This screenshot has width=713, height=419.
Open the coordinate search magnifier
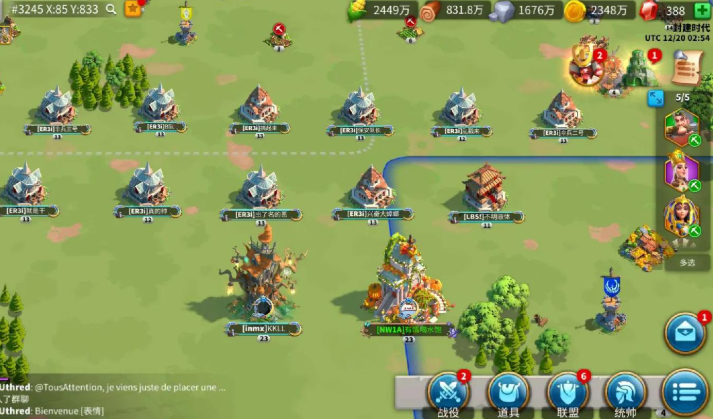[x=111, y=9]
